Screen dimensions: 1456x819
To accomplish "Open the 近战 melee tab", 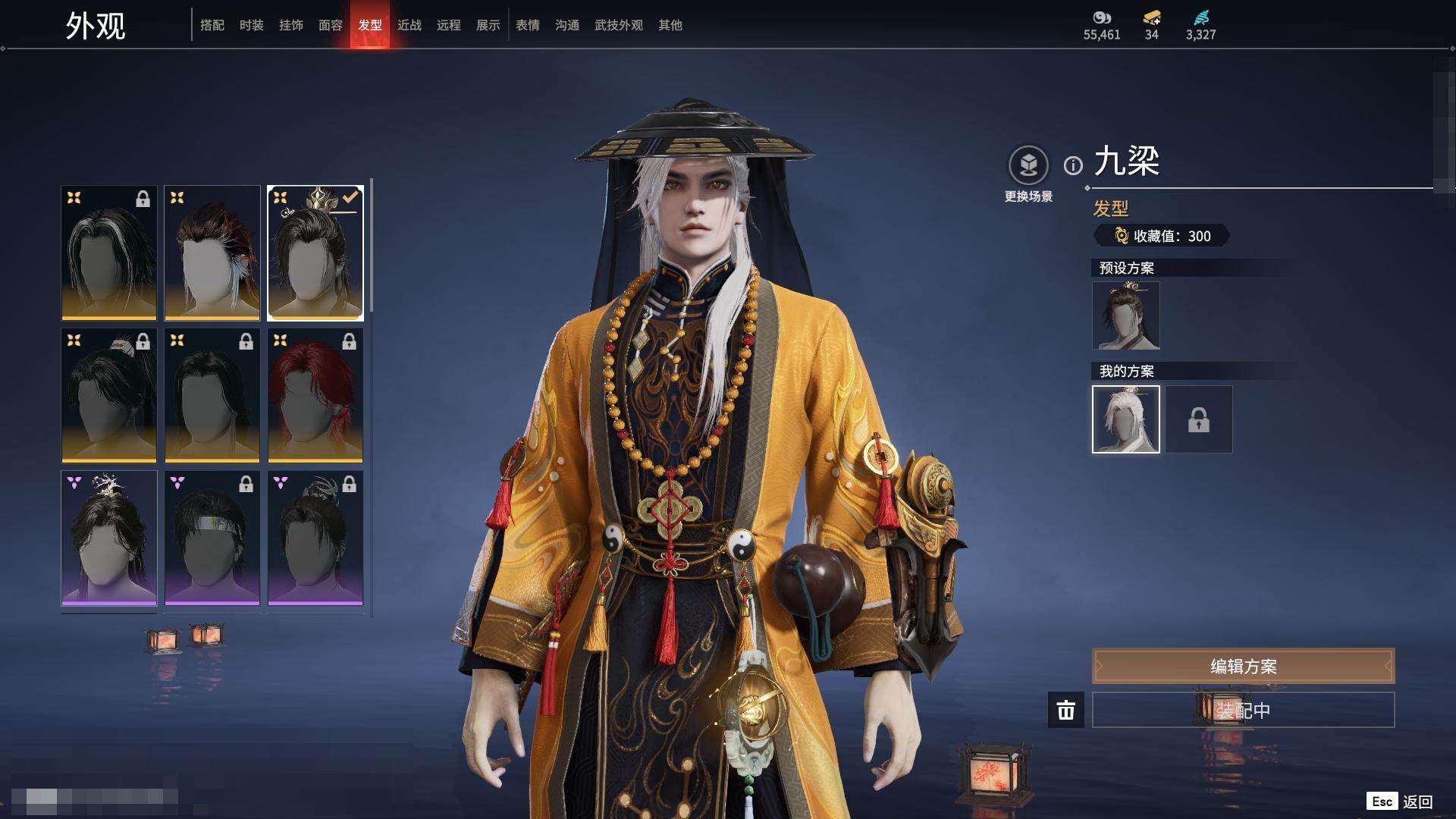I will tap(409, 25).
